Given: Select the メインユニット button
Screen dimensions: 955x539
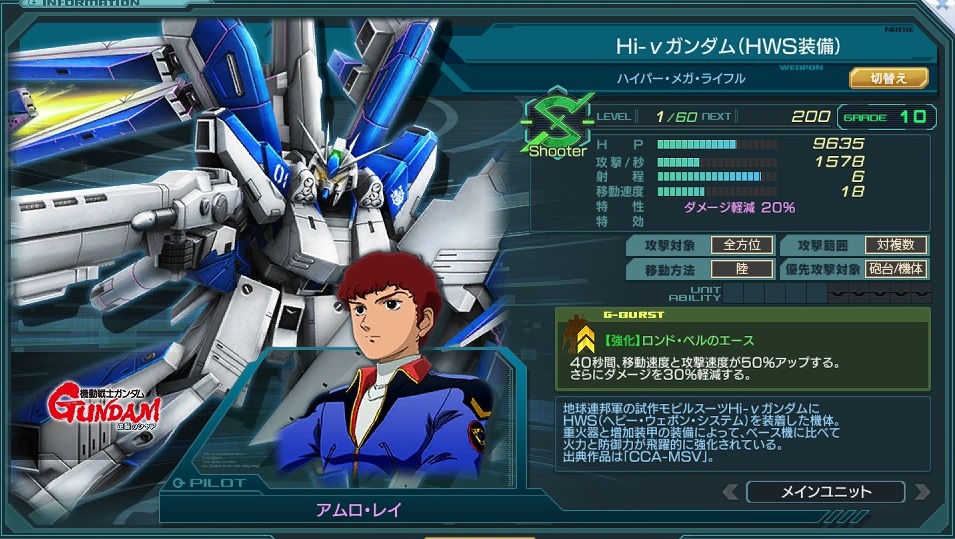Looking at the screenshot, I should tap(824, 491).
